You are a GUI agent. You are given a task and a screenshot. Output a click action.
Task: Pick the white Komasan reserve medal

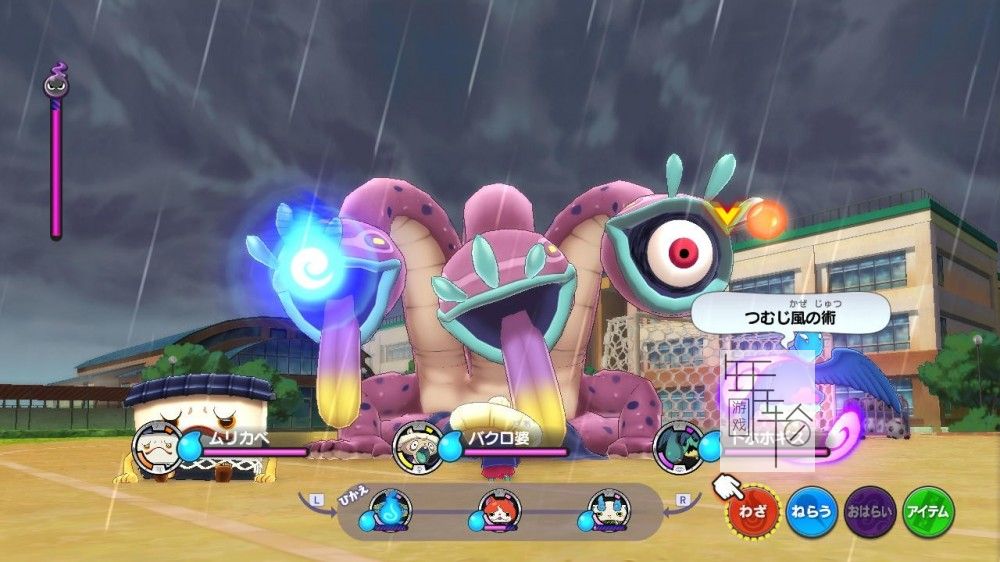(x=607, y=510)
